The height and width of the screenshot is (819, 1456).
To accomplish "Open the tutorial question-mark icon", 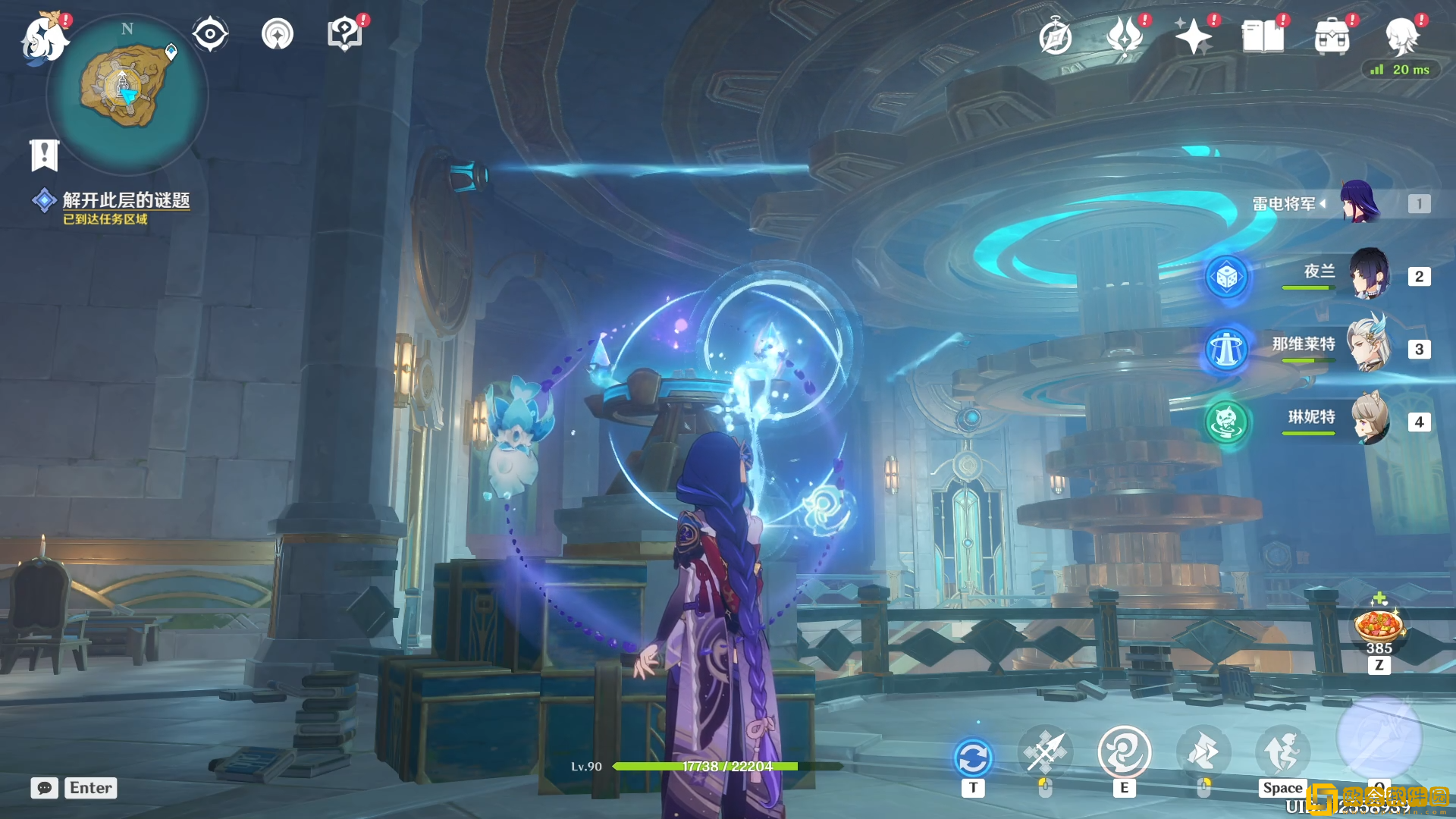I will pyautogui.click(x=344, y=34).
